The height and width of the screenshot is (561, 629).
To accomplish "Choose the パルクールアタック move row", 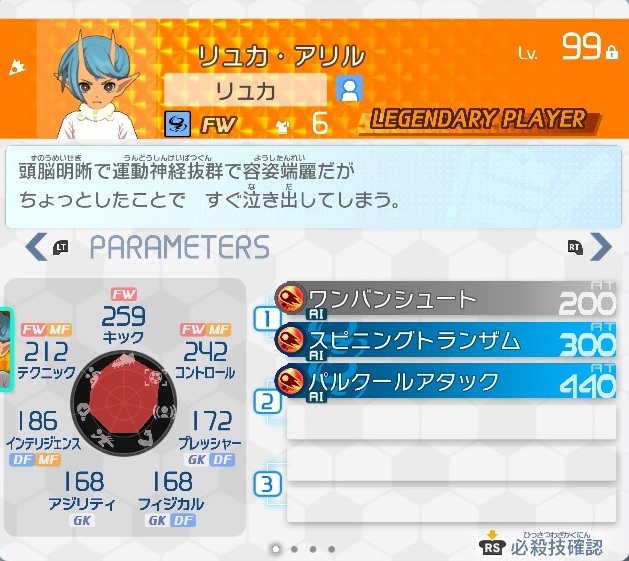I will point(445,381).
